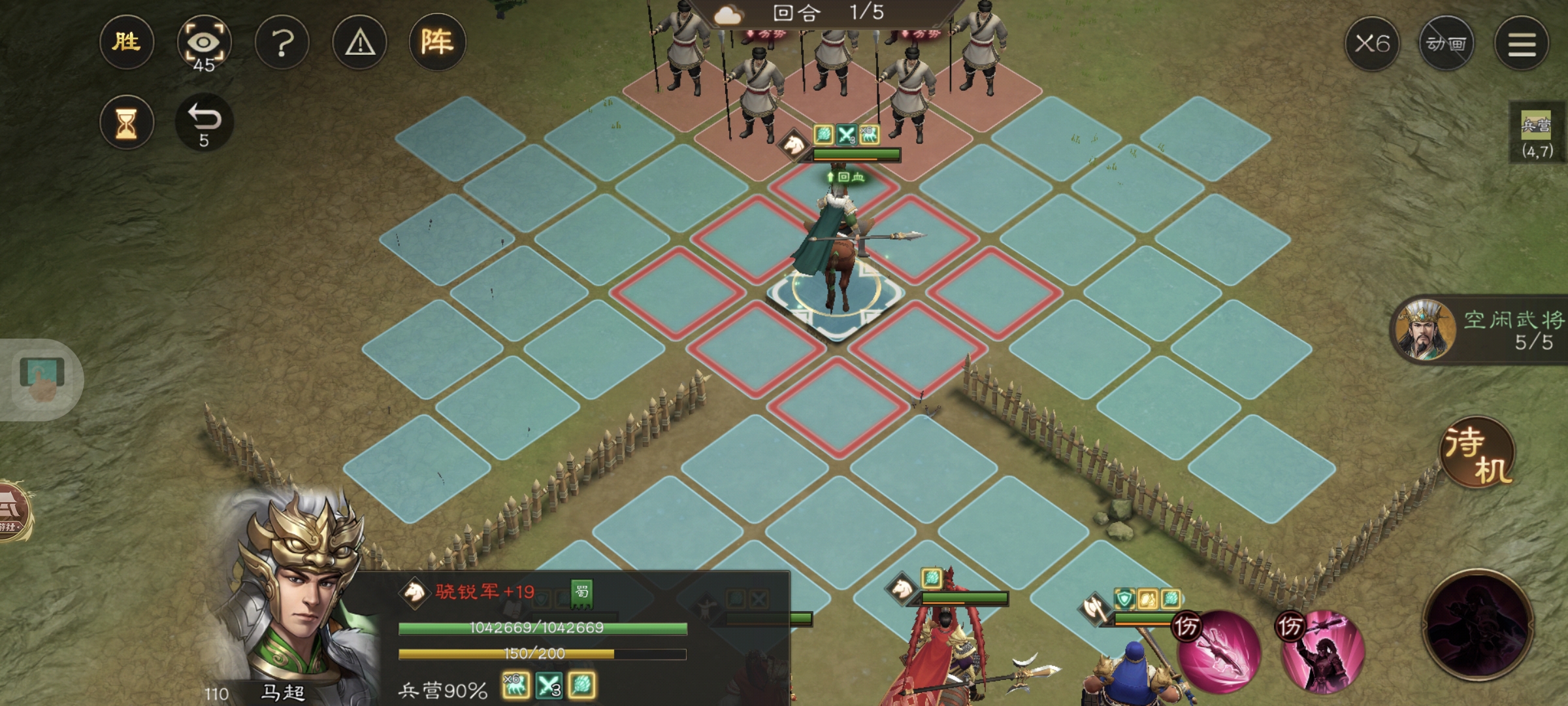
Task: Click the hourglass end-turn button
Action: [x=127, y=123]
